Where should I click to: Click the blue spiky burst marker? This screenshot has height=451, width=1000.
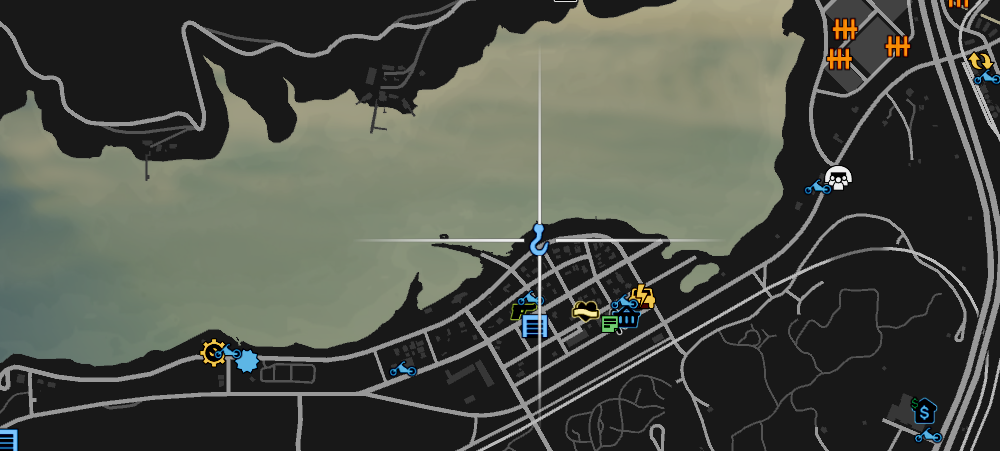(246, 360)
